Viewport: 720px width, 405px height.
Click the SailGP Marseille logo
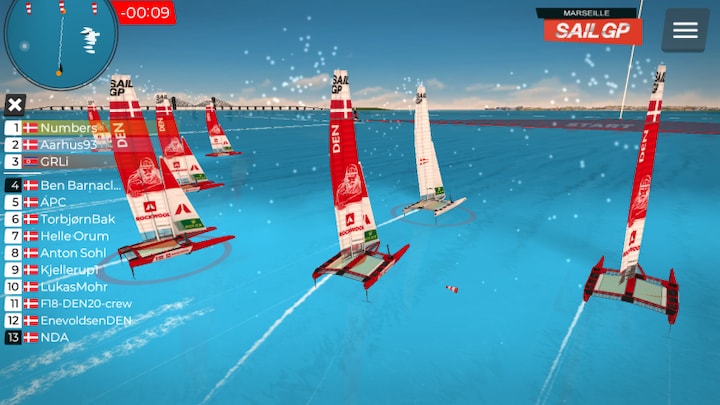pyautogui.click(x=593, y=26)
